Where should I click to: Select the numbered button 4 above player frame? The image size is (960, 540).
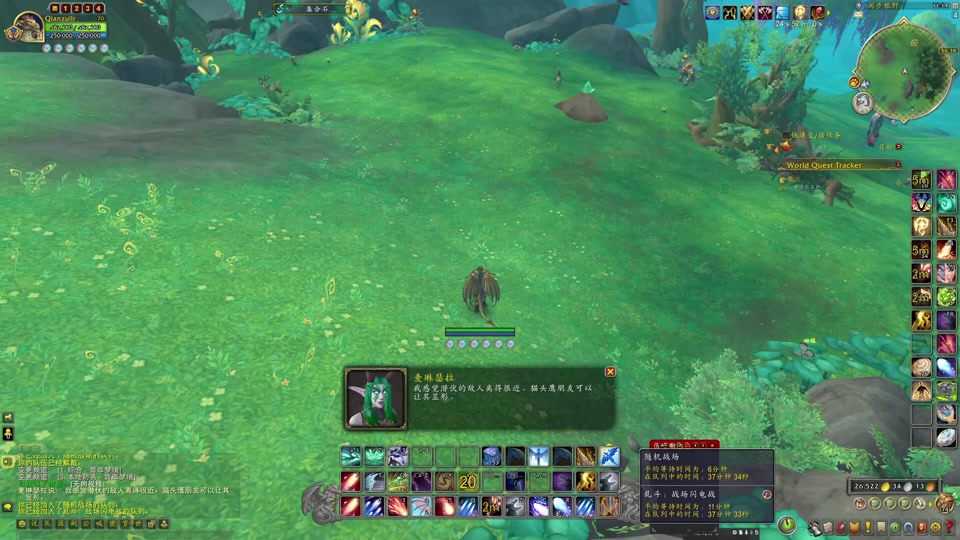(x=99, y=8)
